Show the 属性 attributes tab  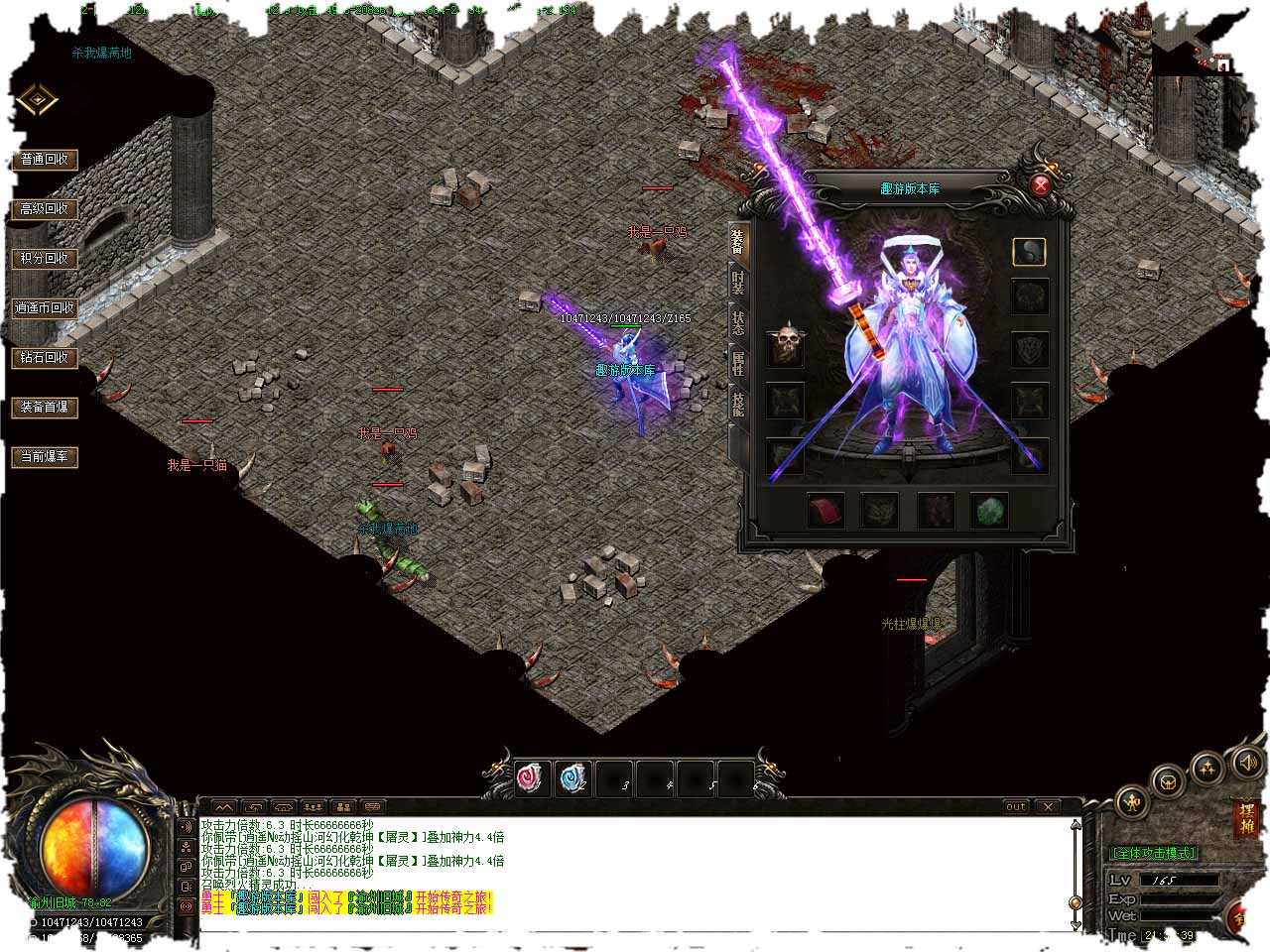point(737,363)
